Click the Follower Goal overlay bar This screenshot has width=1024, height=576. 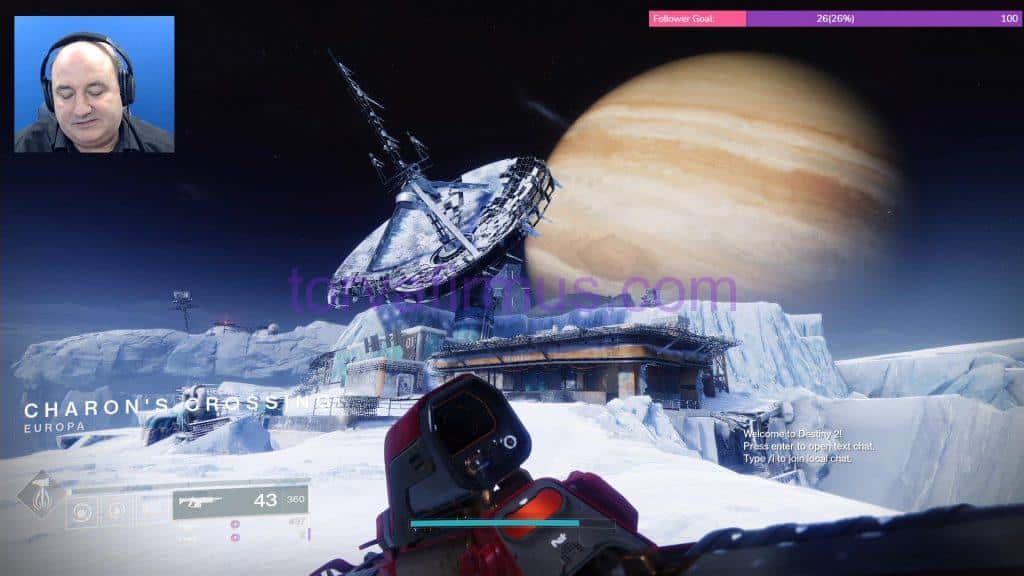coord(835,18)
